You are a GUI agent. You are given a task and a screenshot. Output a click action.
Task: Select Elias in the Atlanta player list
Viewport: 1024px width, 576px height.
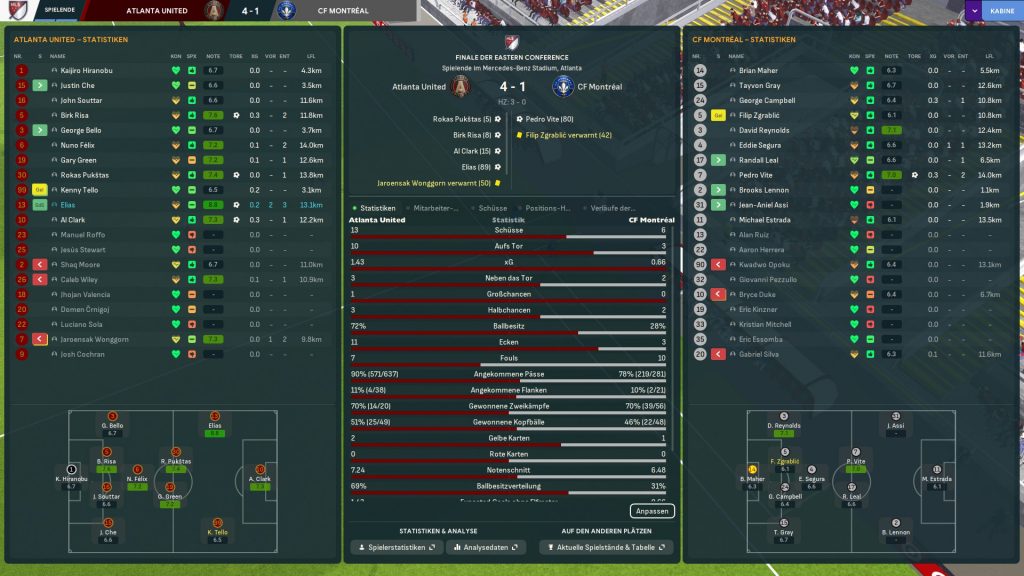coord(69,204)
